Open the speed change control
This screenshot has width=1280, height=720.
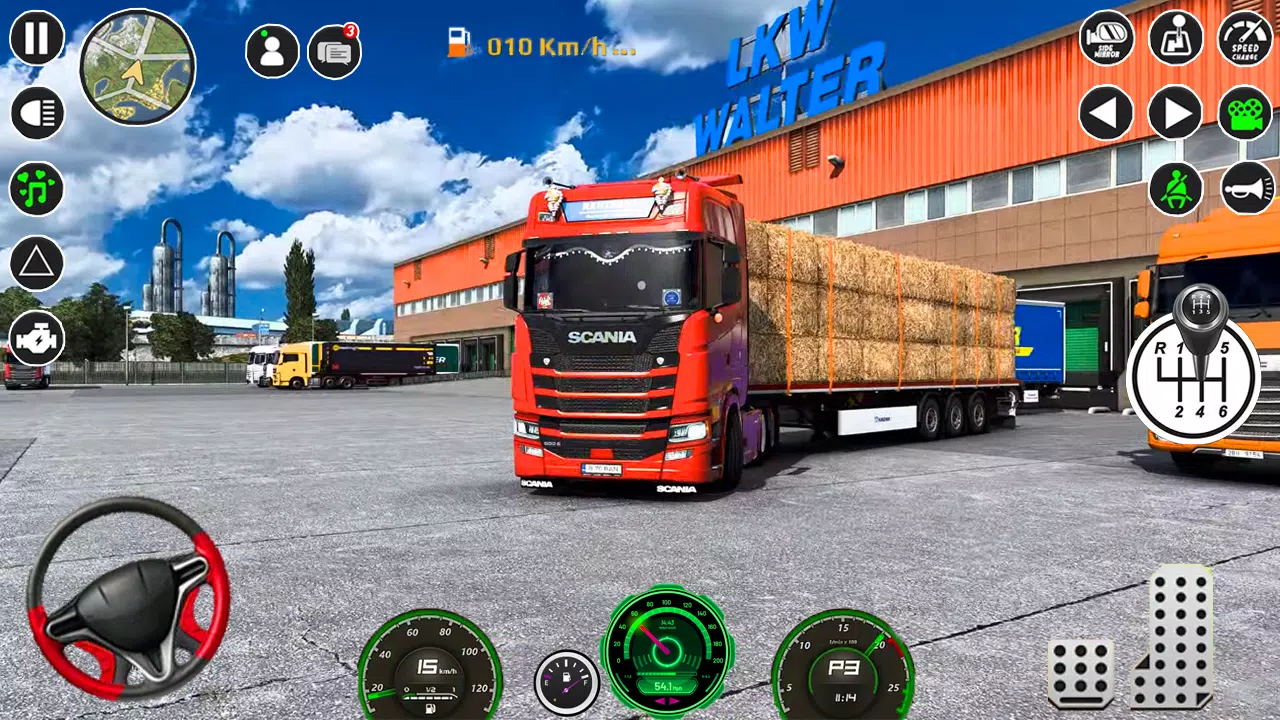1243,39
